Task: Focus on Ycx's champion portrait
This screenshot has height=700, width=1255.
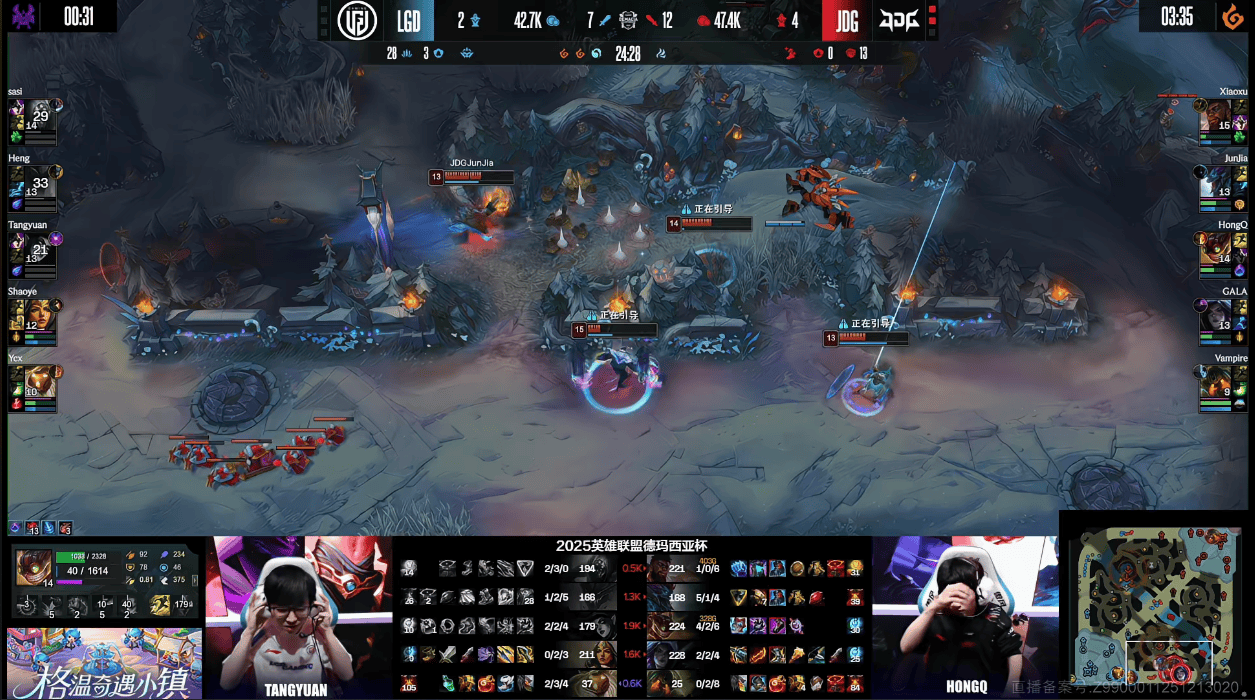Action: 22,381
